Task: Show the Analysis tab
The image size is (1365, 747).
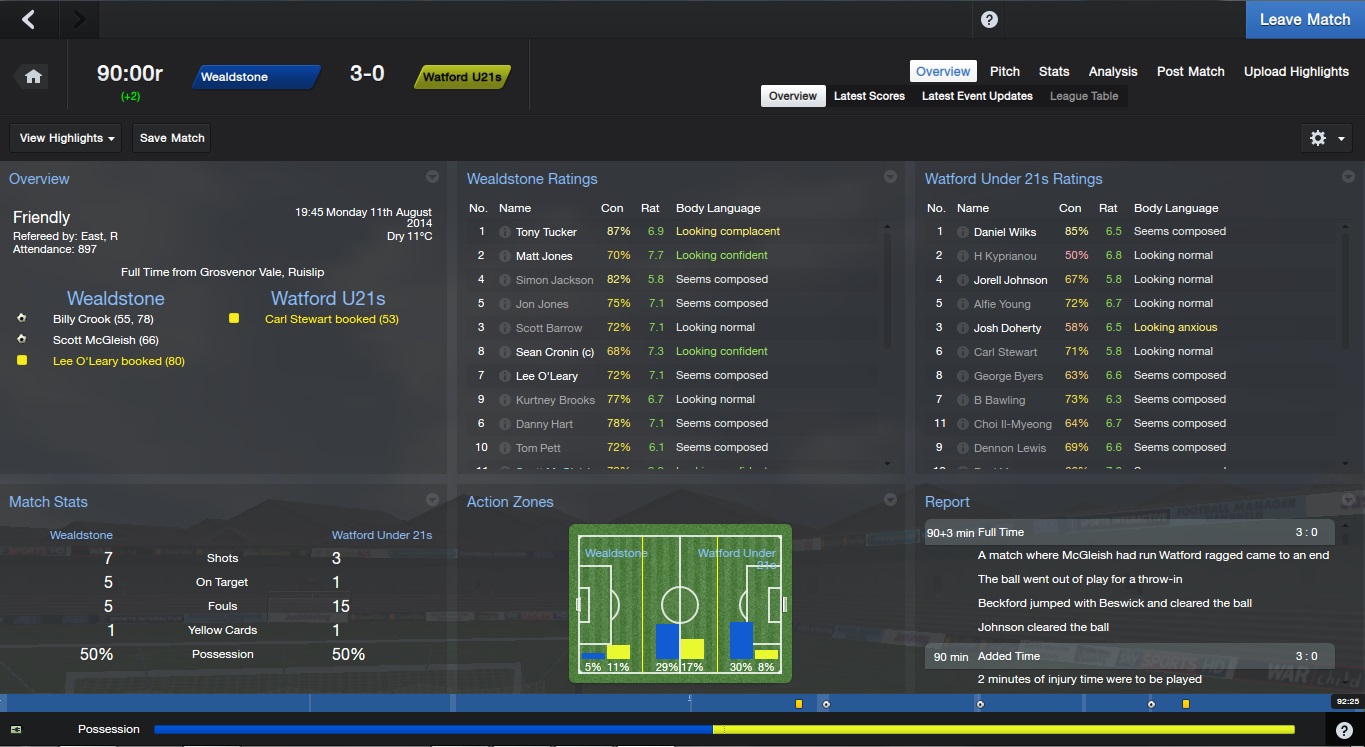Action: pyautogui.click(x=1113, y=71)
